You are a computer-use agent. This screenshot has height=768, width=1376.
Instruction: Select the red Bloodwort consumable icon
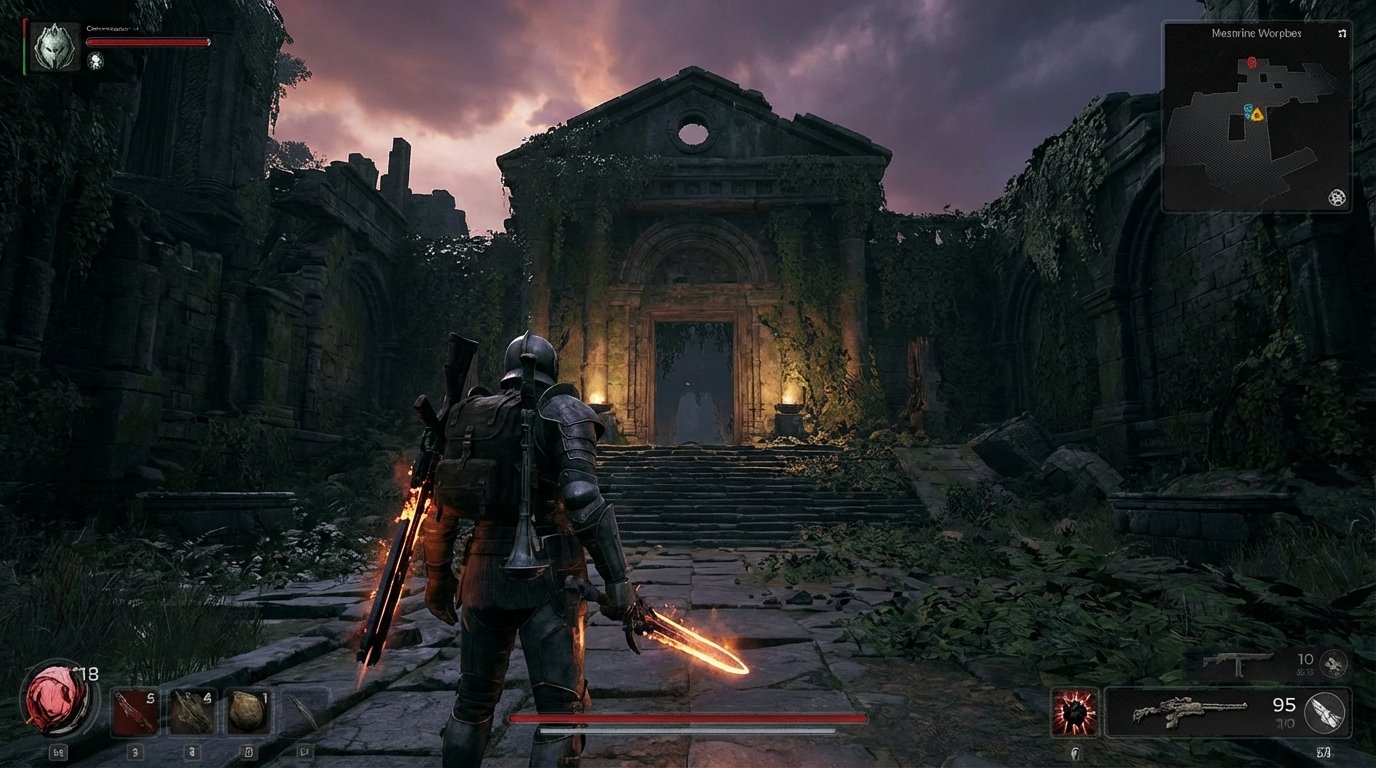[x=135, y=711]
